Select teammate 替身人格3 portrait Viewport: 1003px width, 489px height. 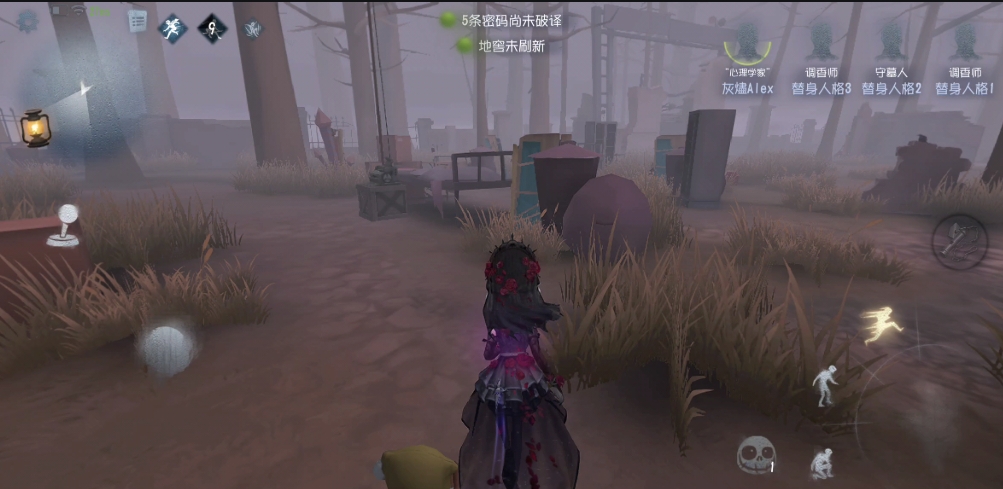pos(821,44)
